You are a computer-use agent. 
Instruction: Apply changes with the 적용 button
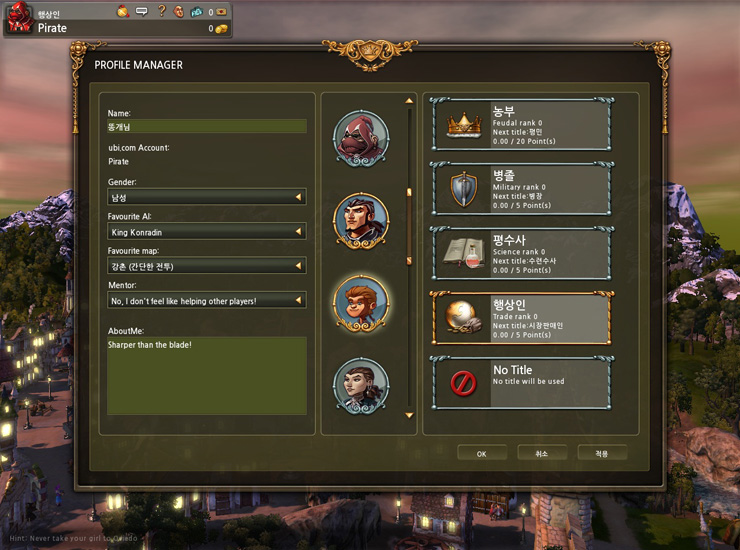(x=602, y=453)
